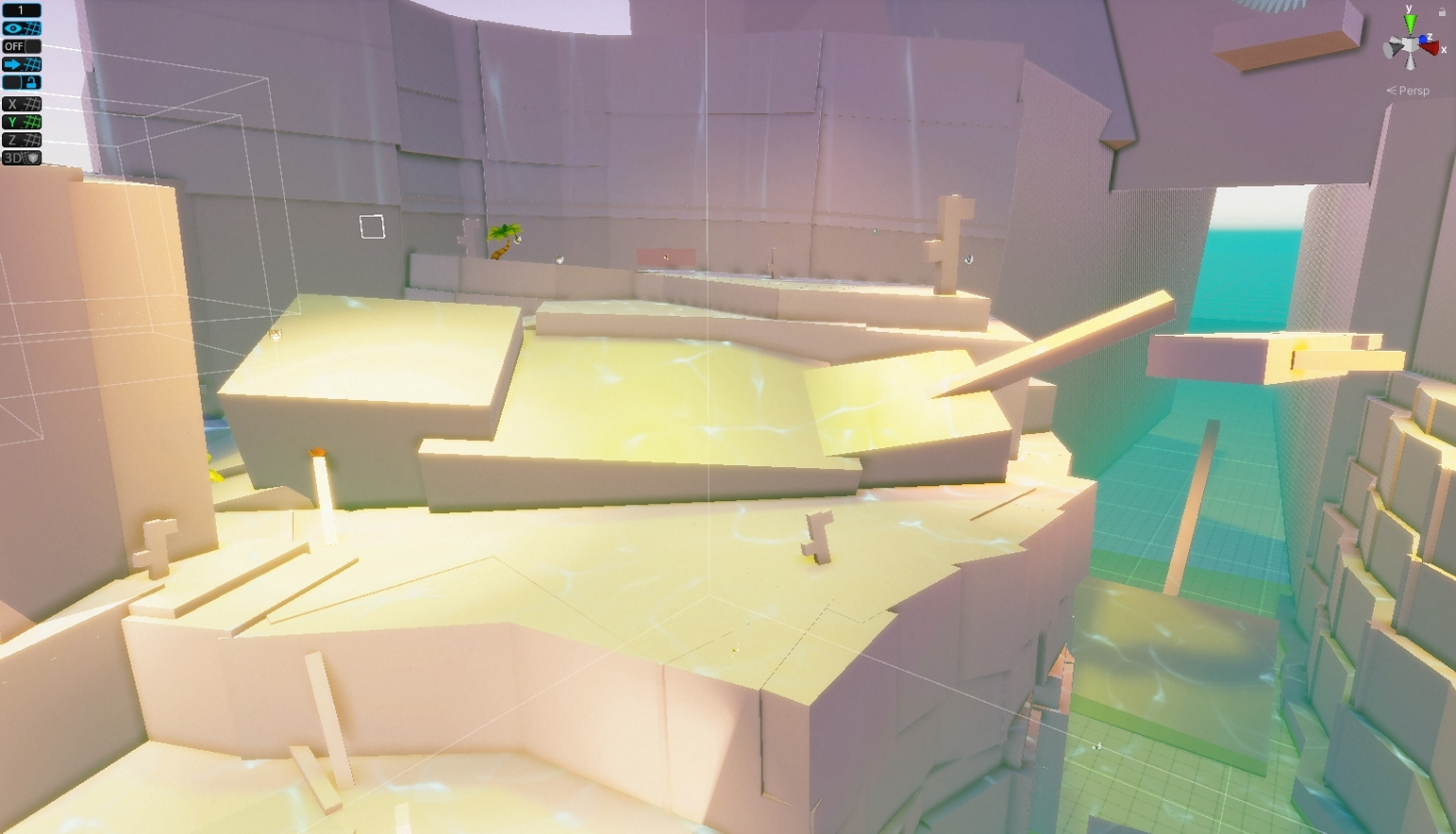
Task: Select the X-axis grid plane icon
Action: coord(21,104)
